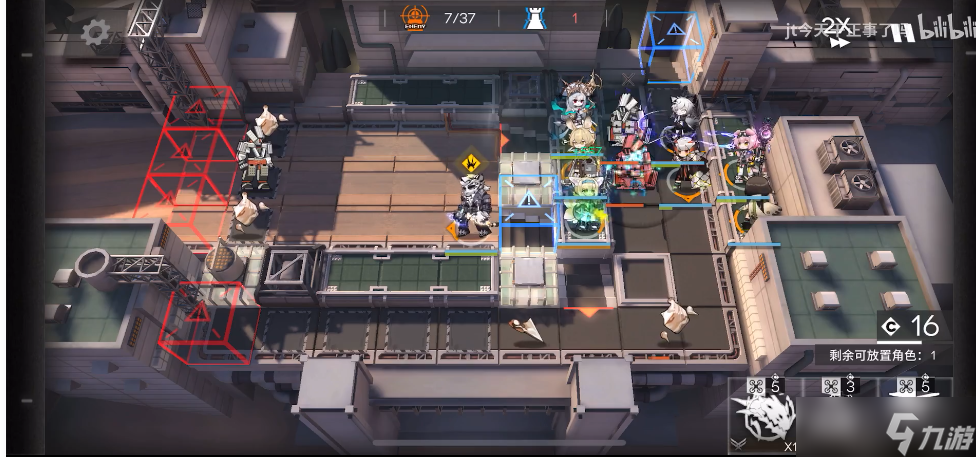Image resolution: width=976 pixels, height=457 pixels.
Task: Toggle the 2X game speed button
Action: point(838,29)
